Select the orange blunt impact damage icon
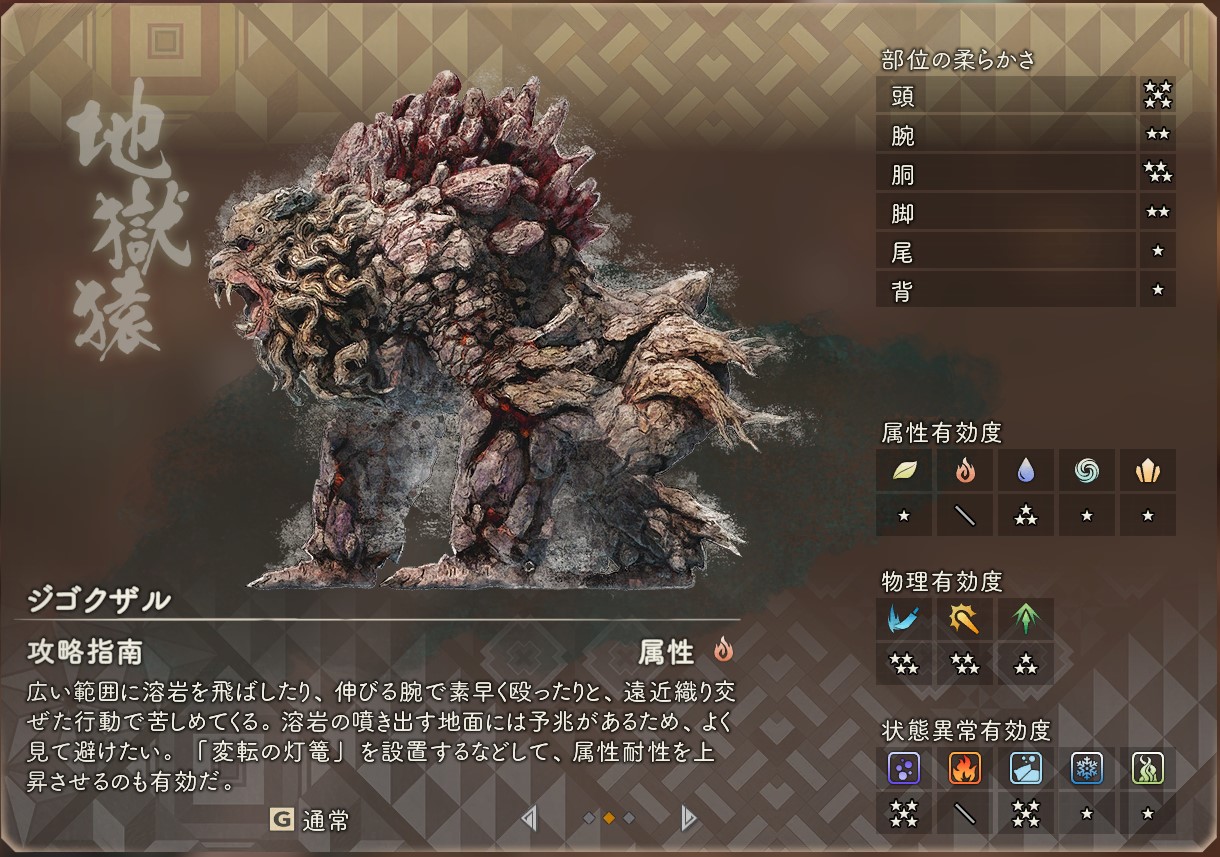This screenshot has height=857, width=1220. pos(965,619)
